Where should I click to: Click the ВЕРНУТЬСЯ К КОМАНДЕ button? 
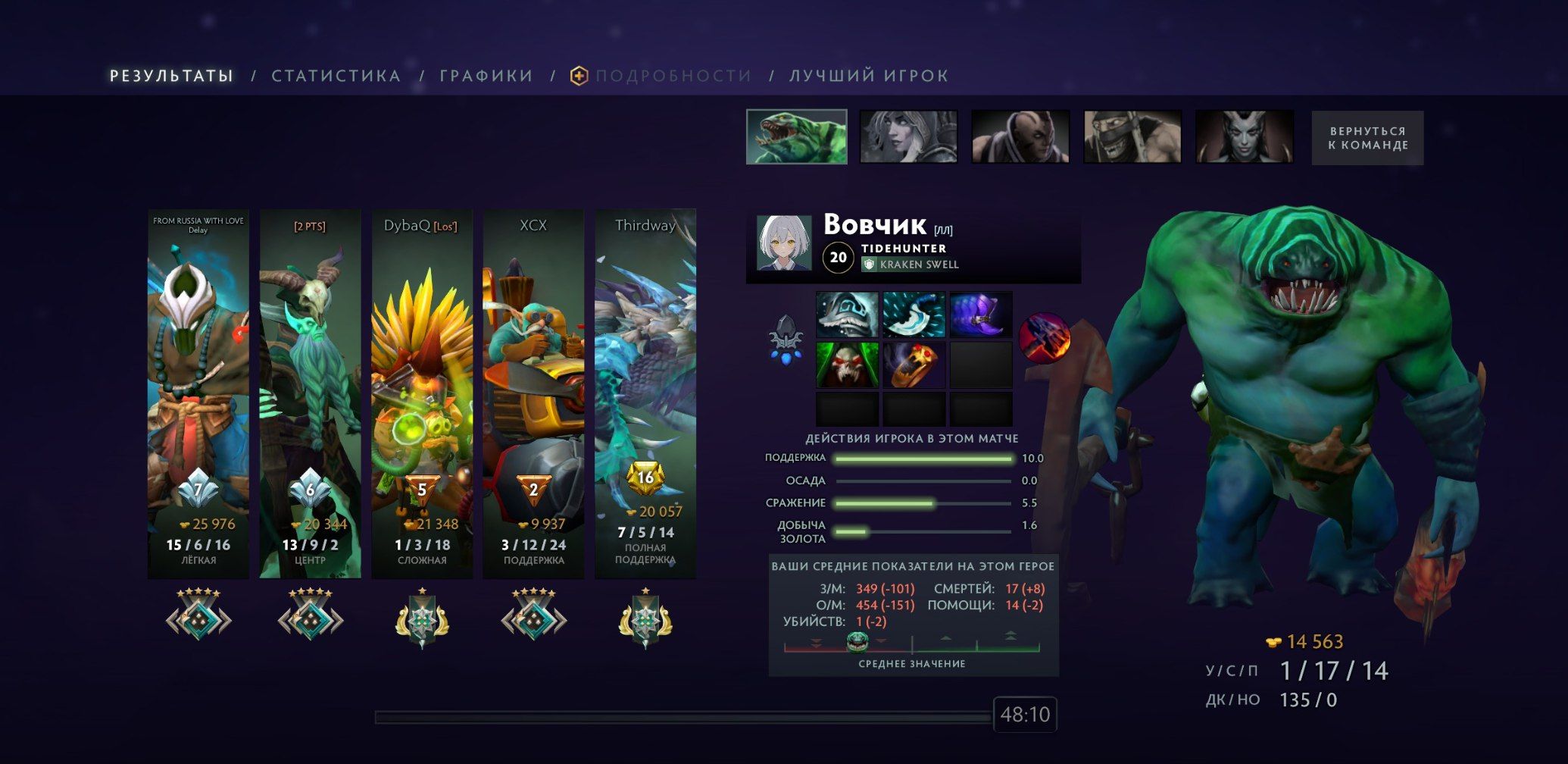coord(1367,137)
